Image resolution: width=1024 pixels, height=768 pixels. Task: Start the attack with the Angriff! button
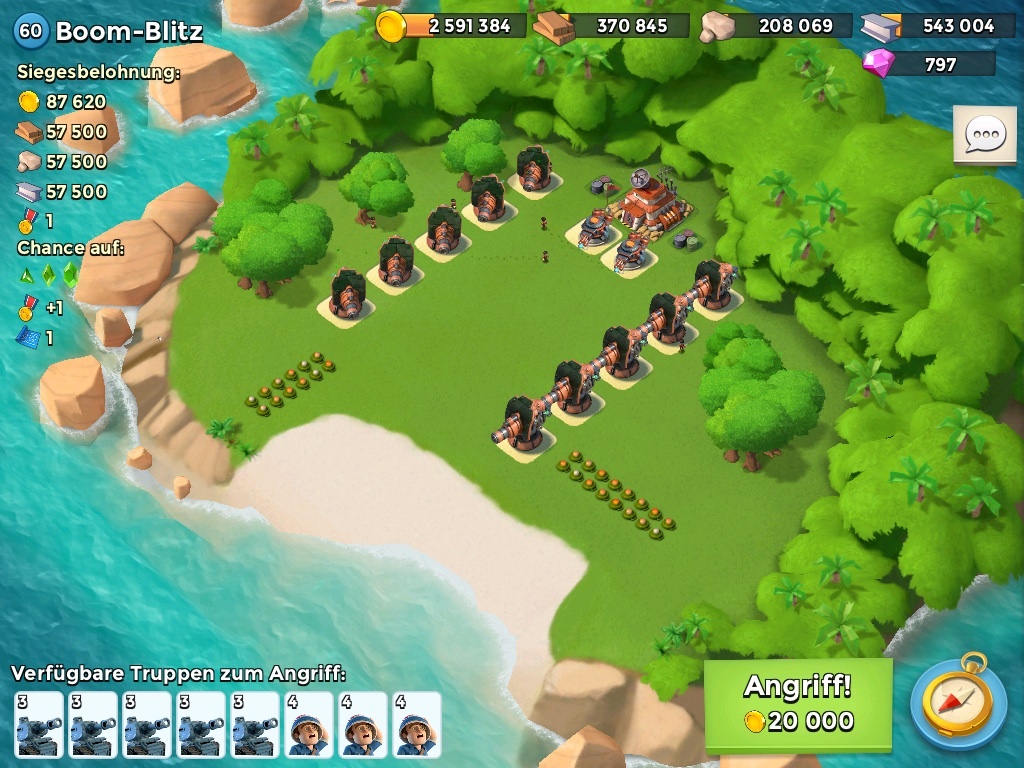coord(797,704)
